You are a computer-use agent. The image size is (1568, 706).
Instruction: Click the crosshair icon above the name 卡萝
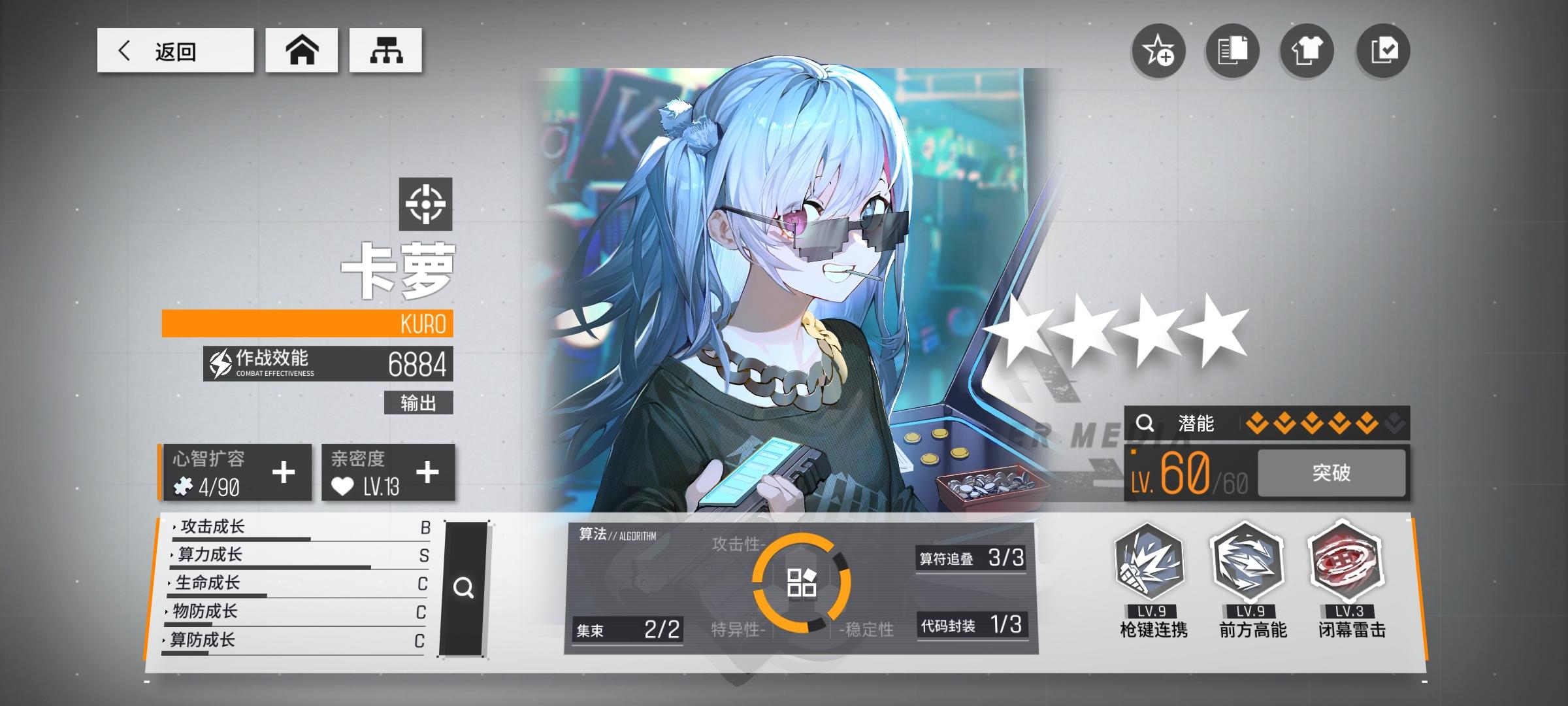428,204
